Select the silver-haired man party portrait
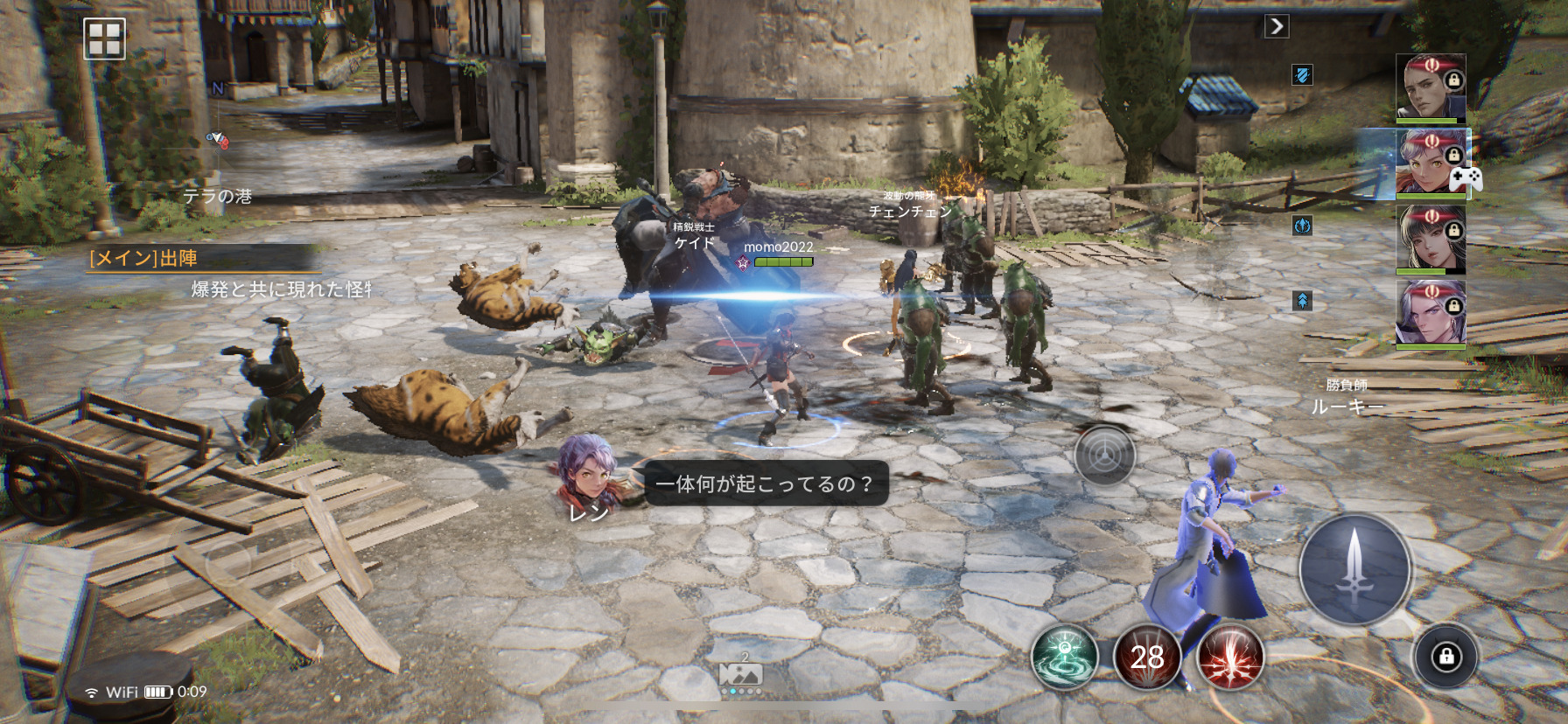Screen dimensions: 1568x724 coord(1430,312)
